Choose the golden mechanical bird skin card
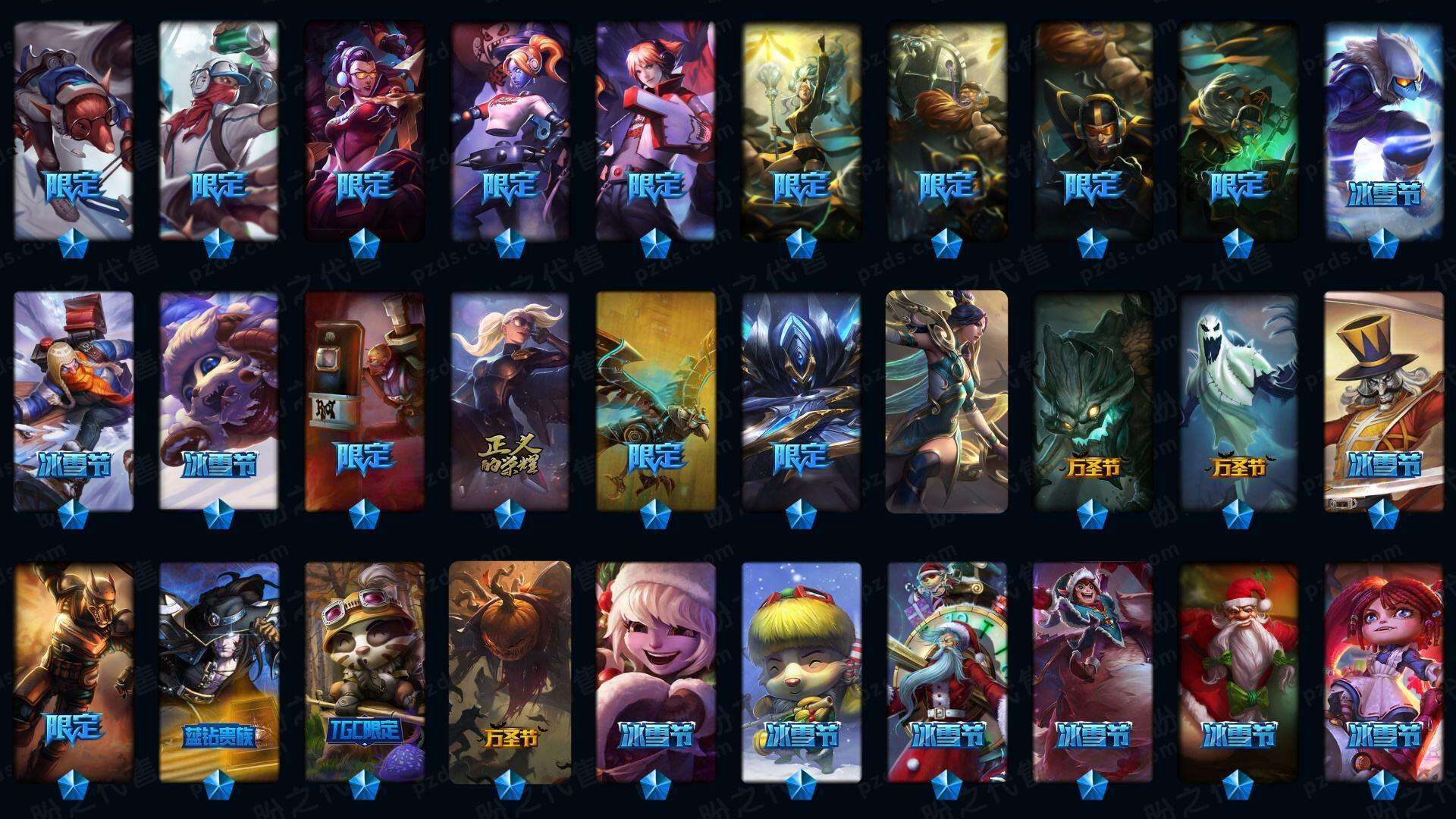 point(656,400)
